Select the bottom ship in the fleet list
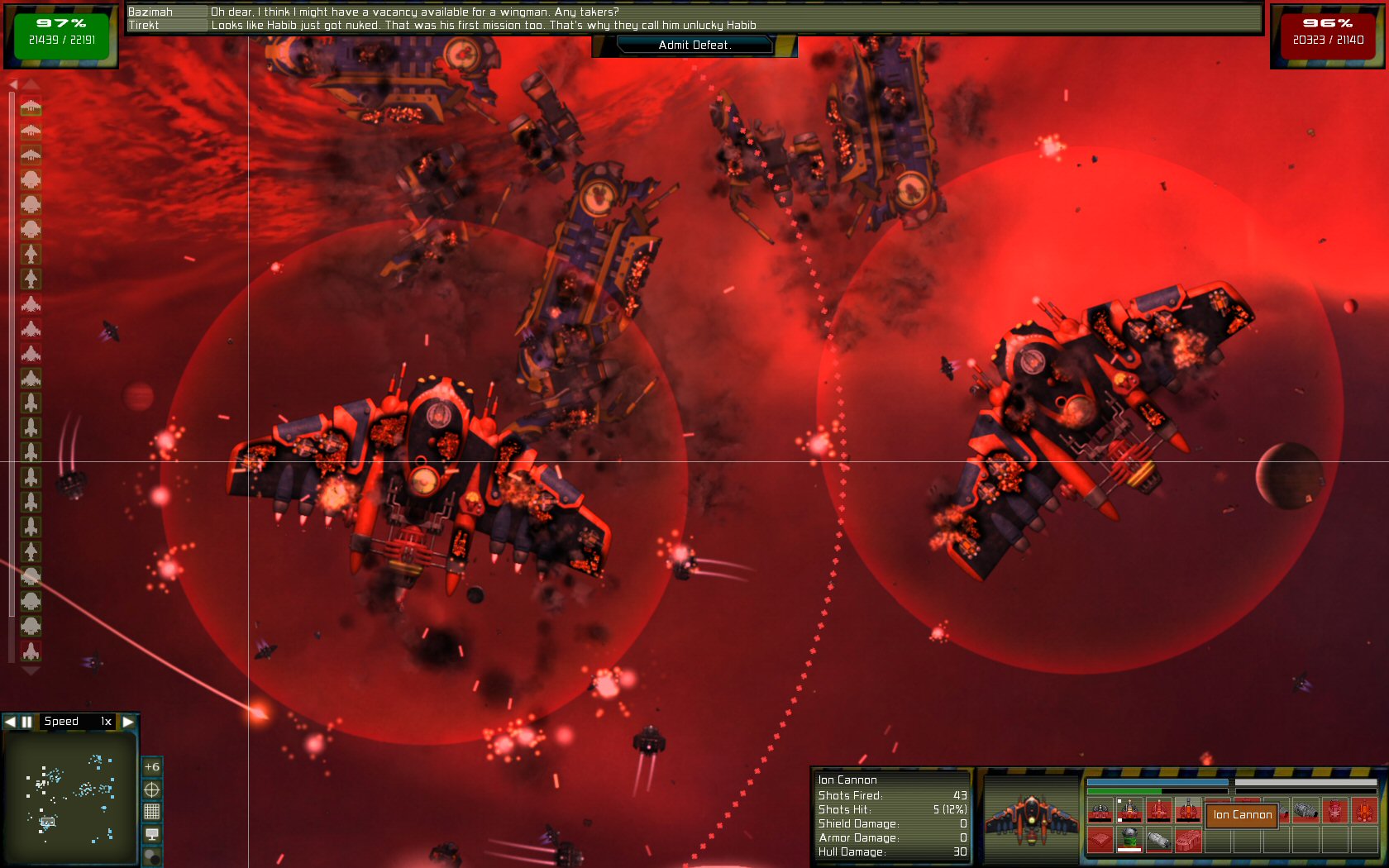Viewport: 1389px width, 868px height. pyautogui.click(x=31, y=651)
